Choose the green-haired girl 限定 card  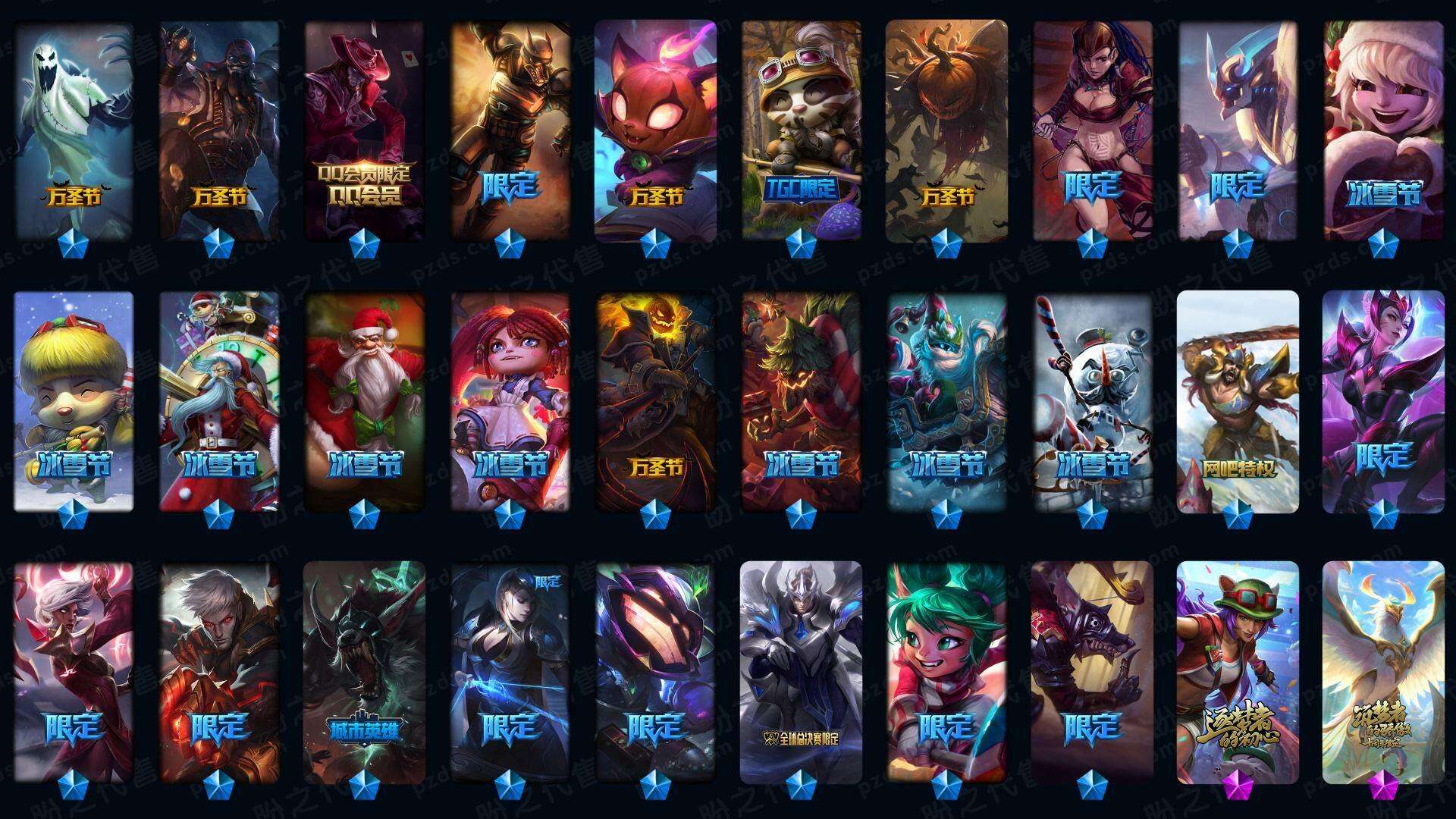tap(946, 671)
